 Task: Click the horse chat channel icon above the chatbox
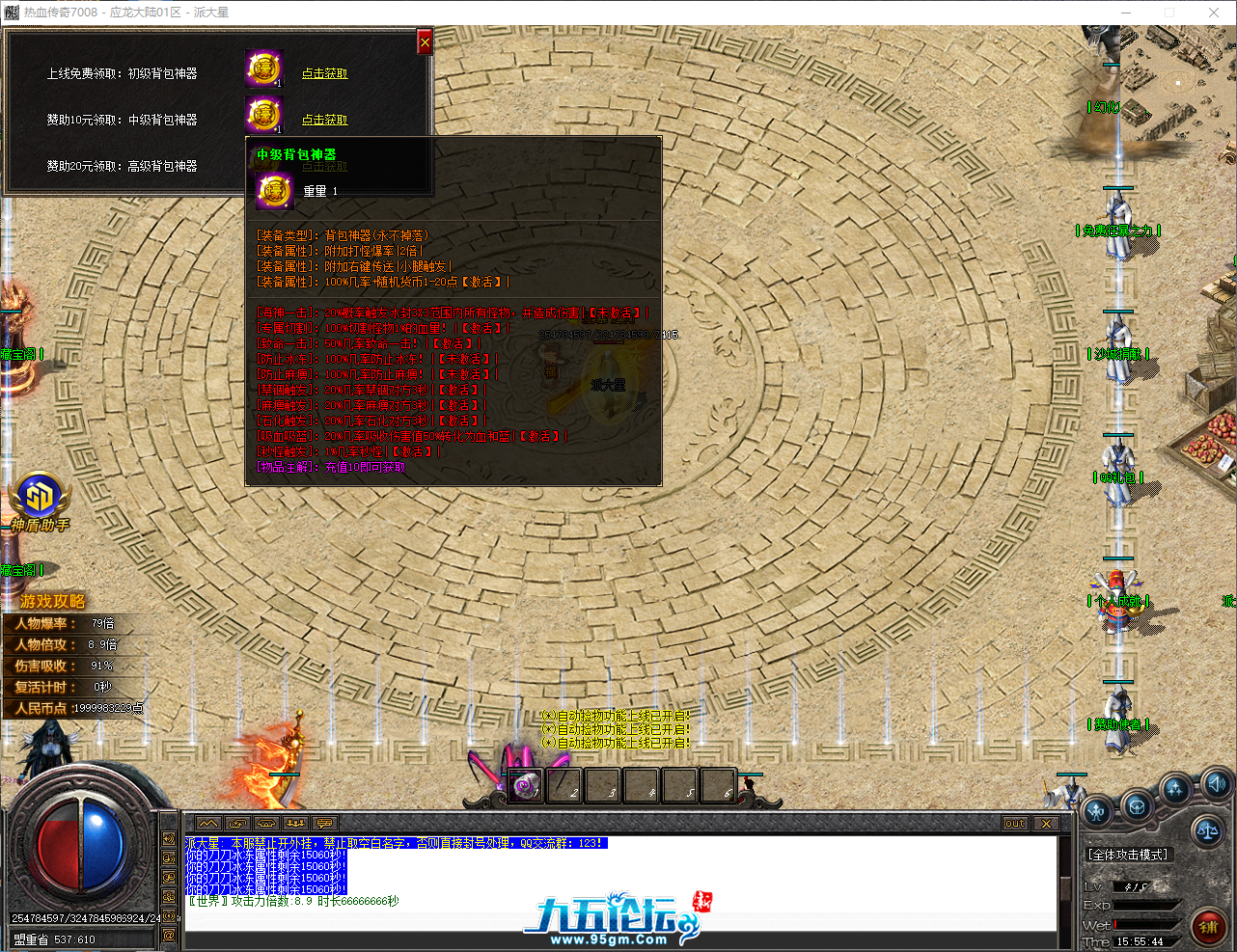click(x=267, y=823)
